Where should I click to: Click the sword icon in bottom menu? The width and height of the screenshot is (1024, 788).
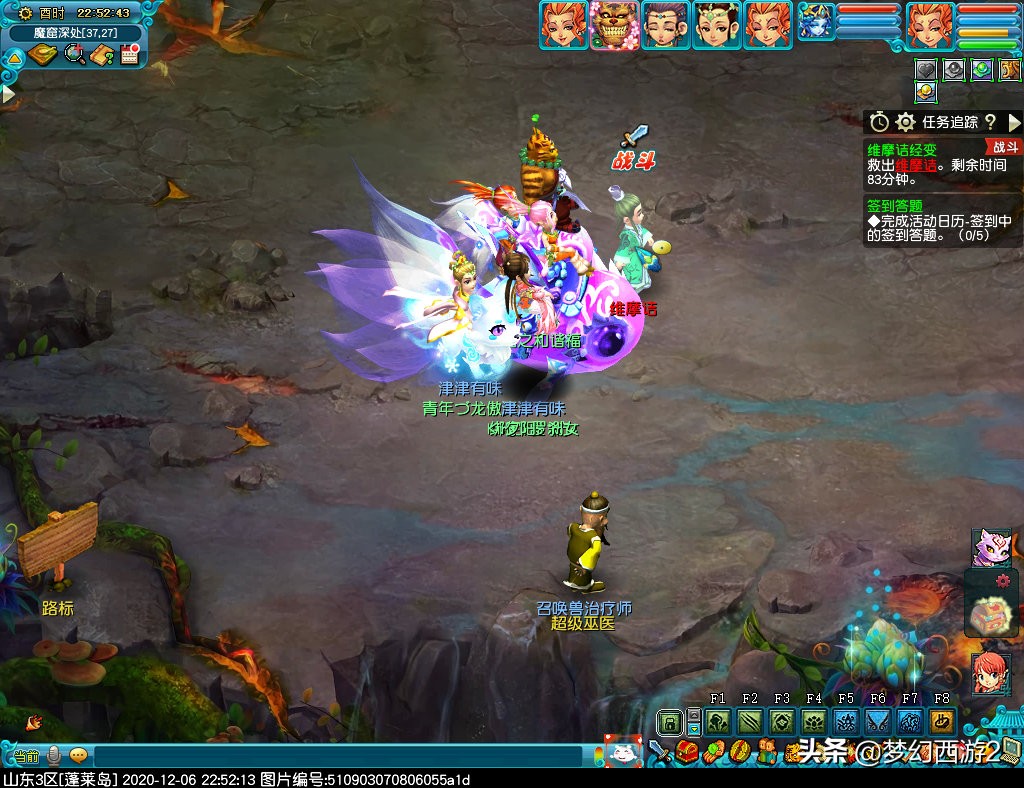coord(659,751)
